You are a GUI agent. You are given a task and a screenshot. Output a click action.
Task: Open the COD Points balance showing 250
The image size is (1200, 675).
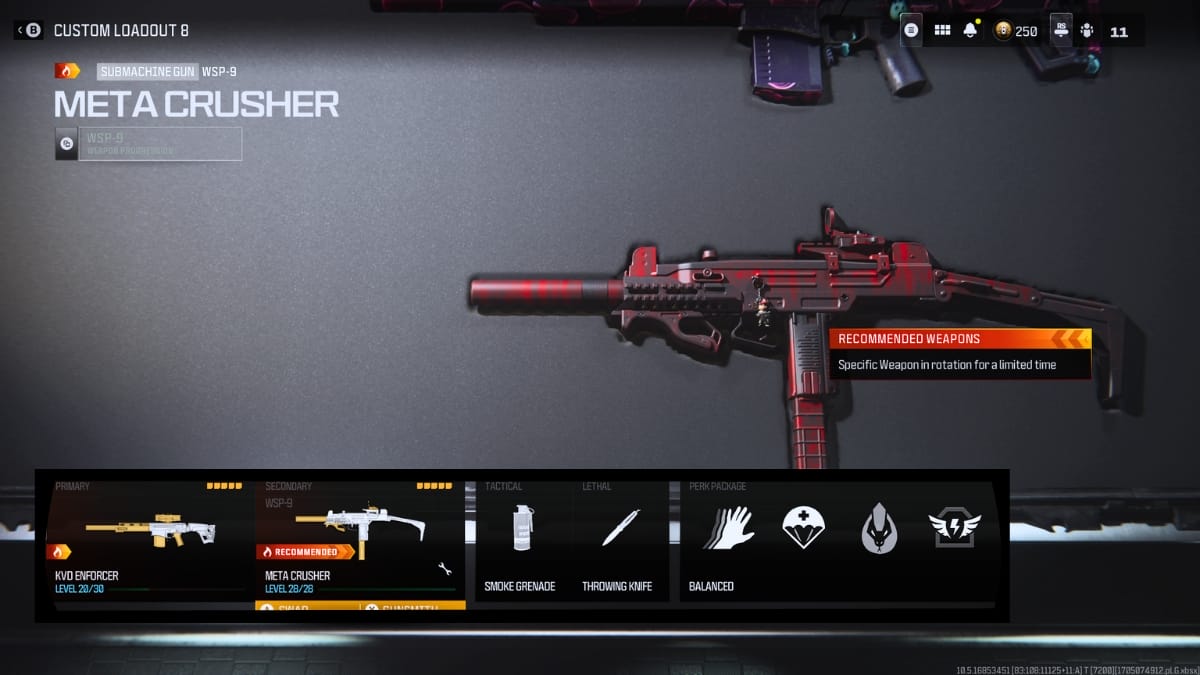click(x=1016, y=31)
